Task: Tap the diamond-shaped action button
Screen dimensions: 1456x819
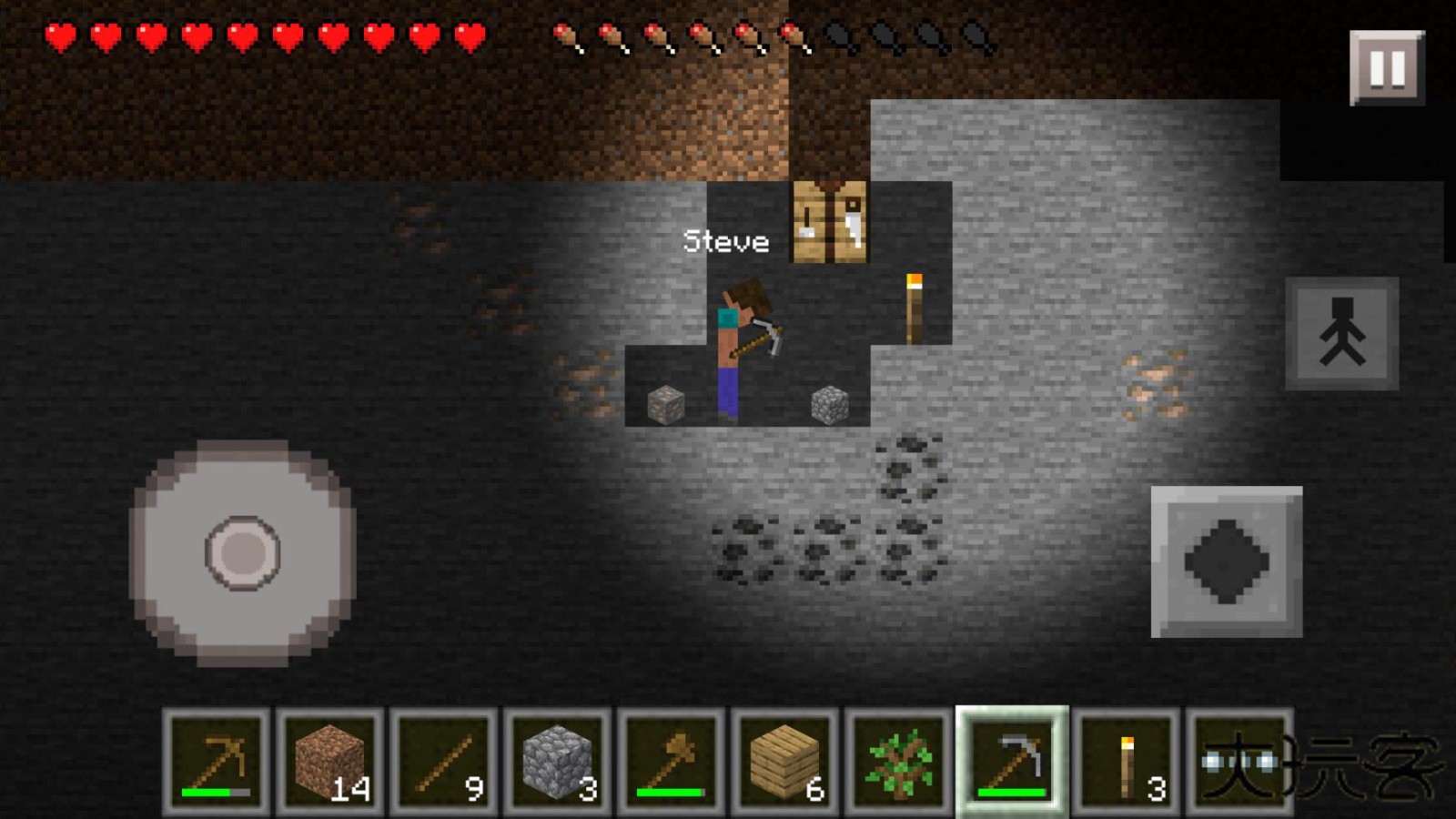Action: click(x=1227, y=561)
